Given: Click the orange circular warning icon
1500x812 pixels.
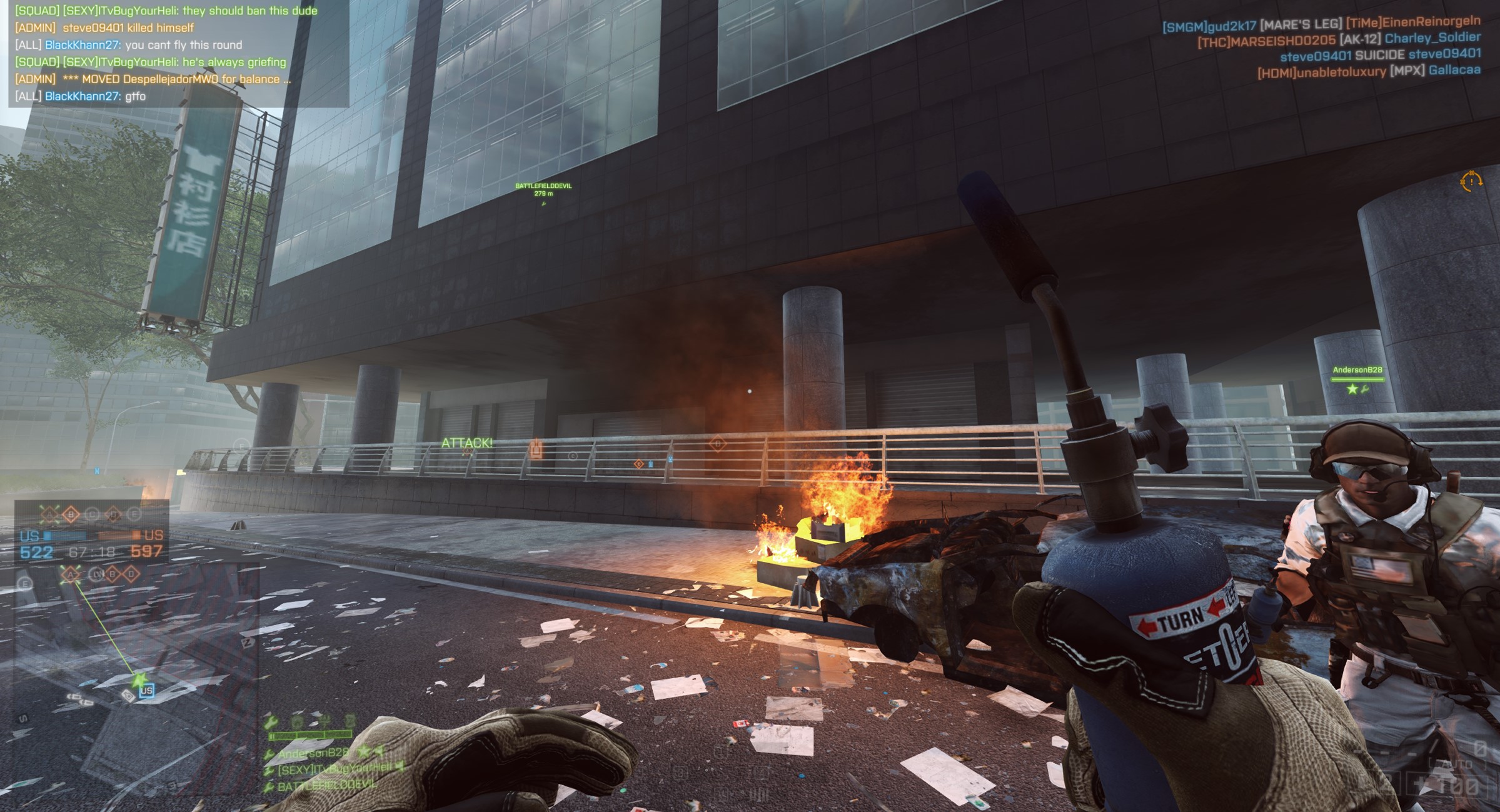Looking at the screenshot, I should coord(1471,181).
